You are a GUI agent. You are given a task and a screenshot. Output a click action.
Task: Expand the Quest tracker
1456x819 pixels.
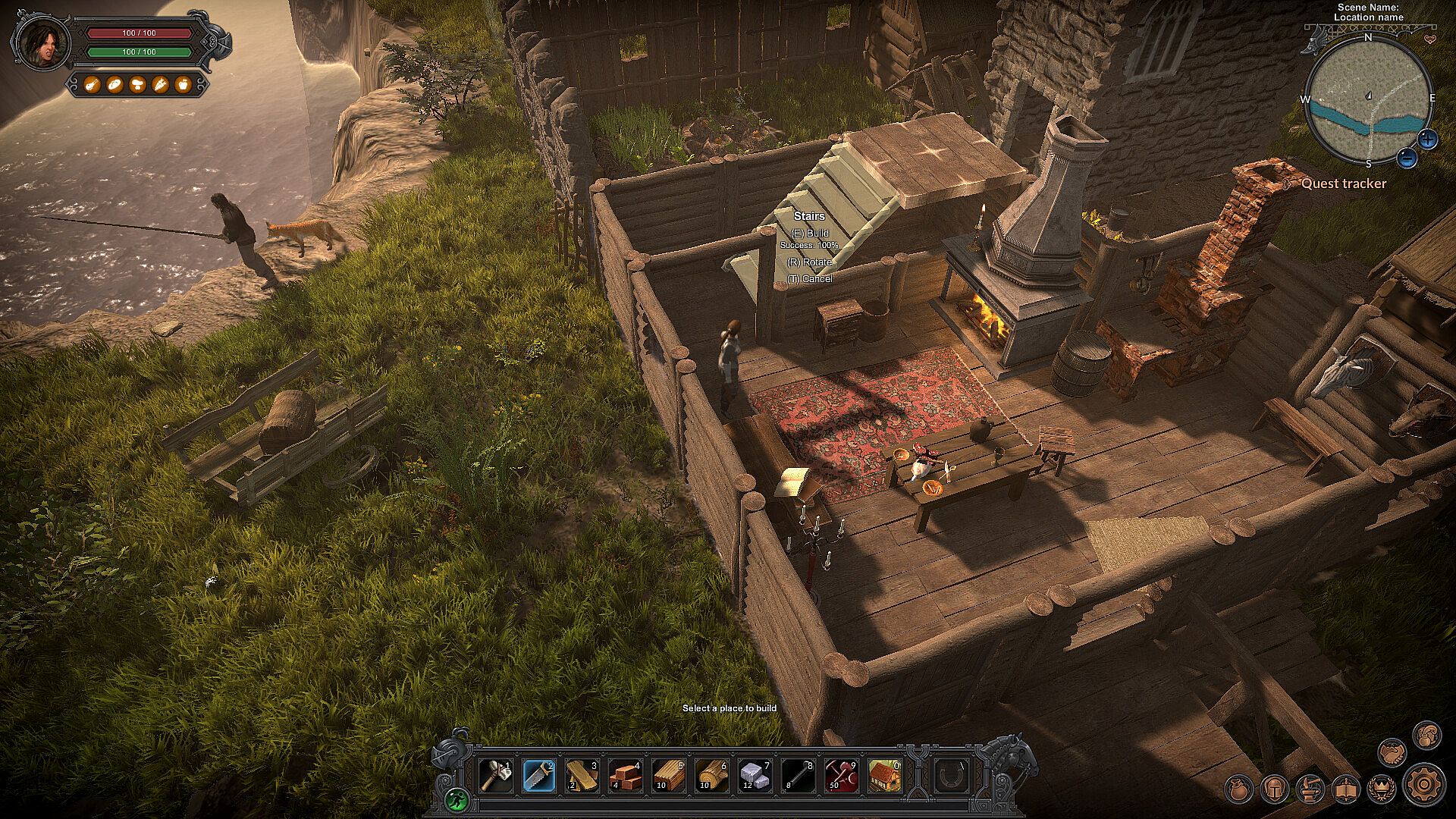[1343, 184]
